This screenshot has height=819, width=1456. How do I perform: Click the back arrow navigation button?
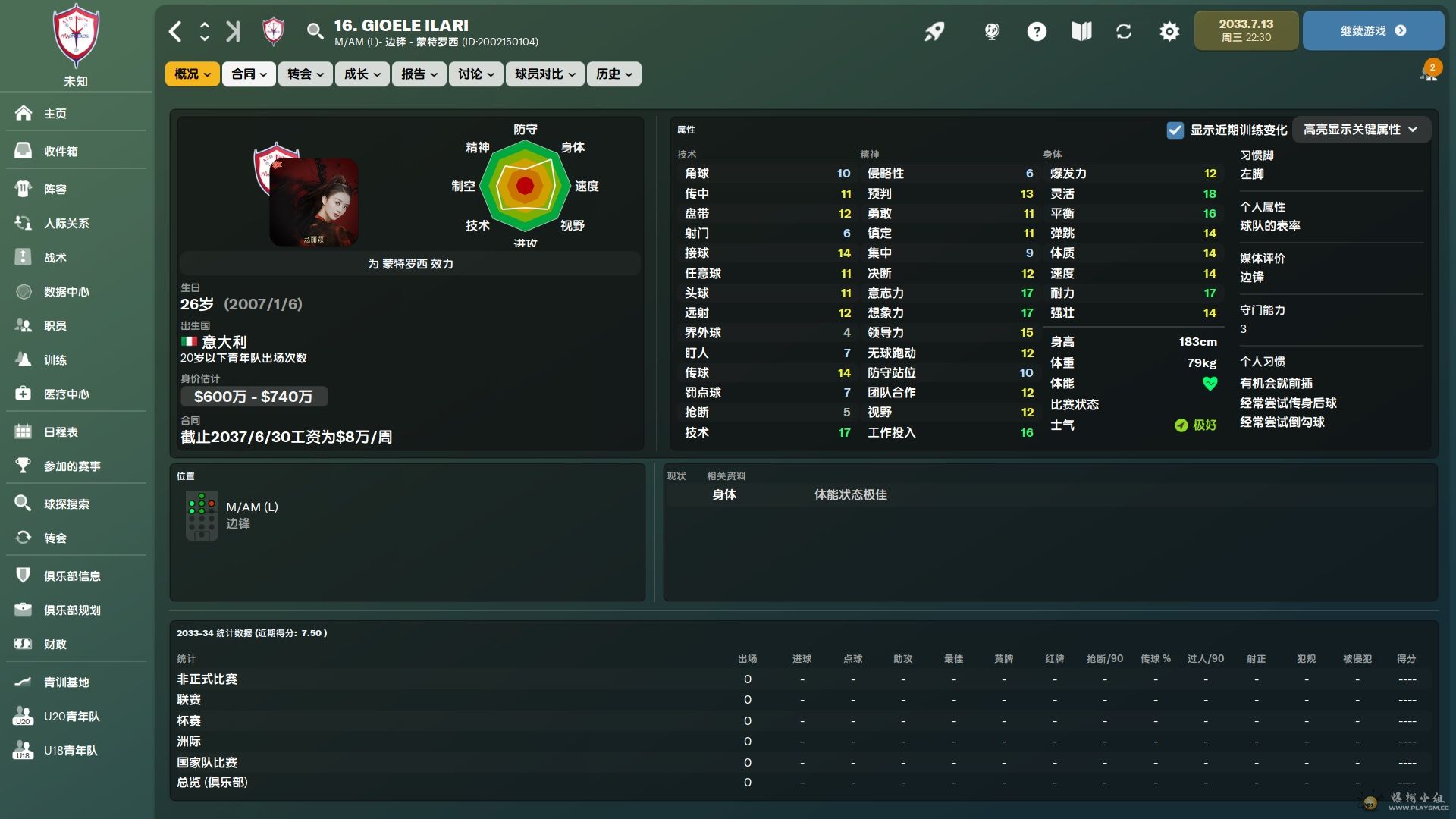point(175,31)
